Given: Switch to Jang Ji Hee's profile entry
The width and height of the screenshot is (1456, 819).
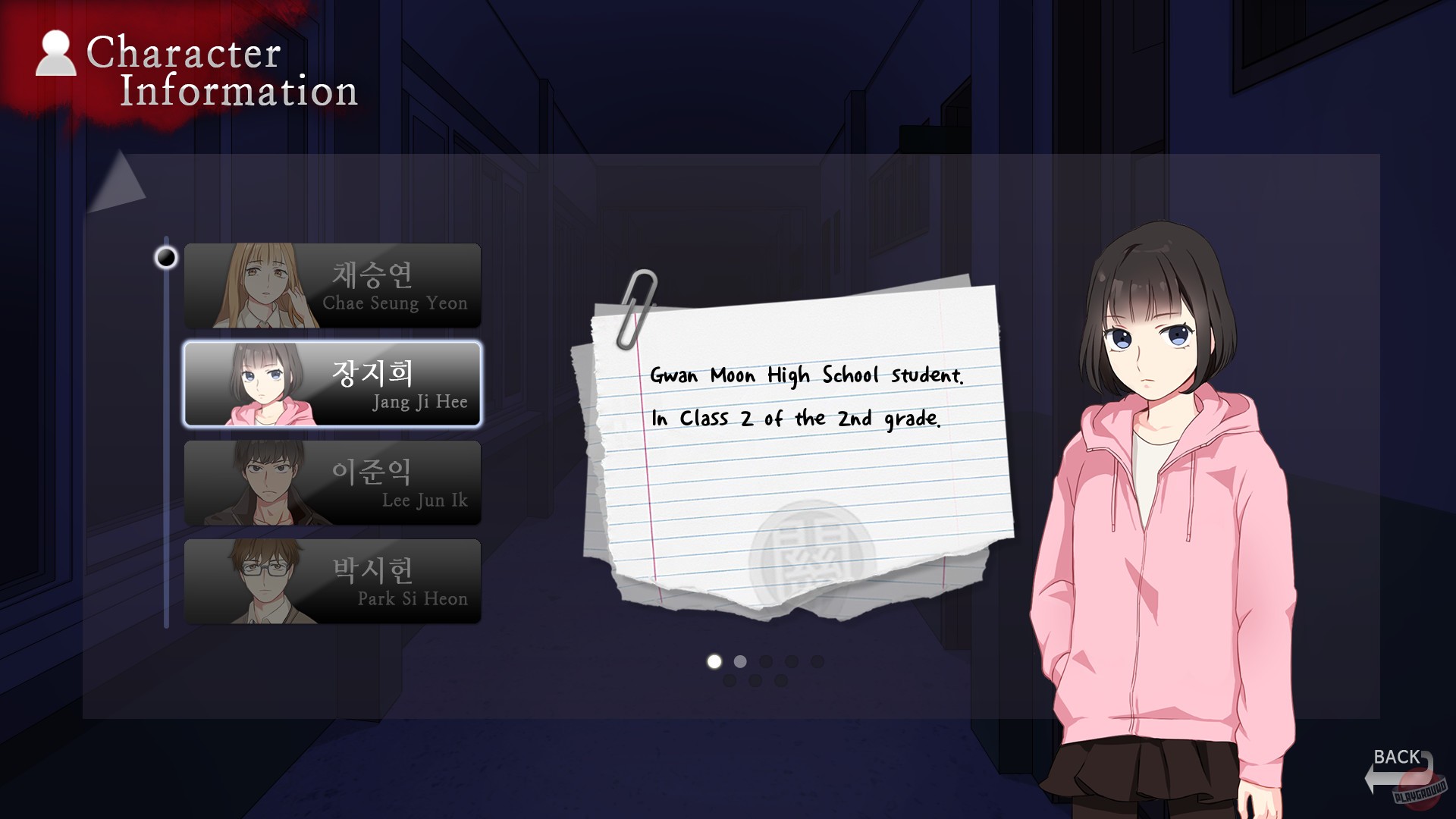Looking at the screenshot, I should point(334,384).
